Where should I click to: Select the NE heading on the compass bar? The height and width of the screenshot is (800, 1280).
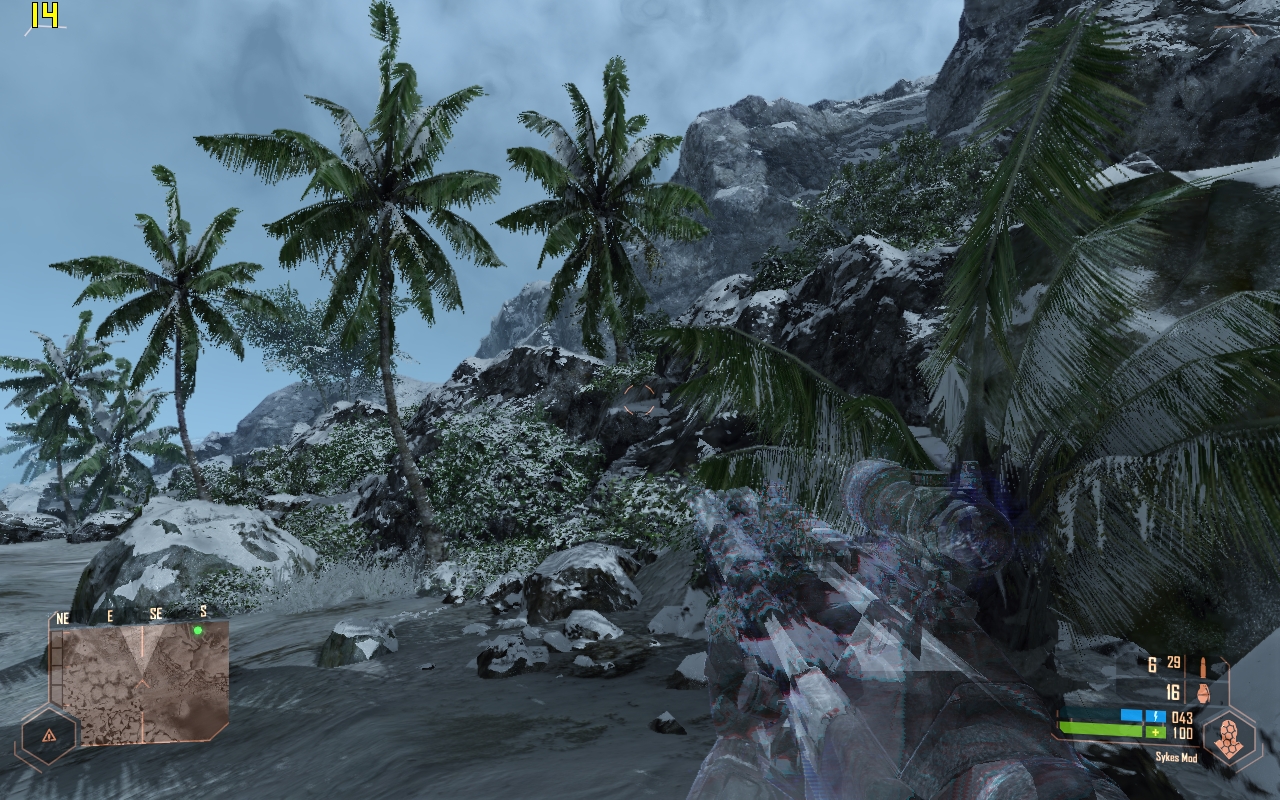62,616
